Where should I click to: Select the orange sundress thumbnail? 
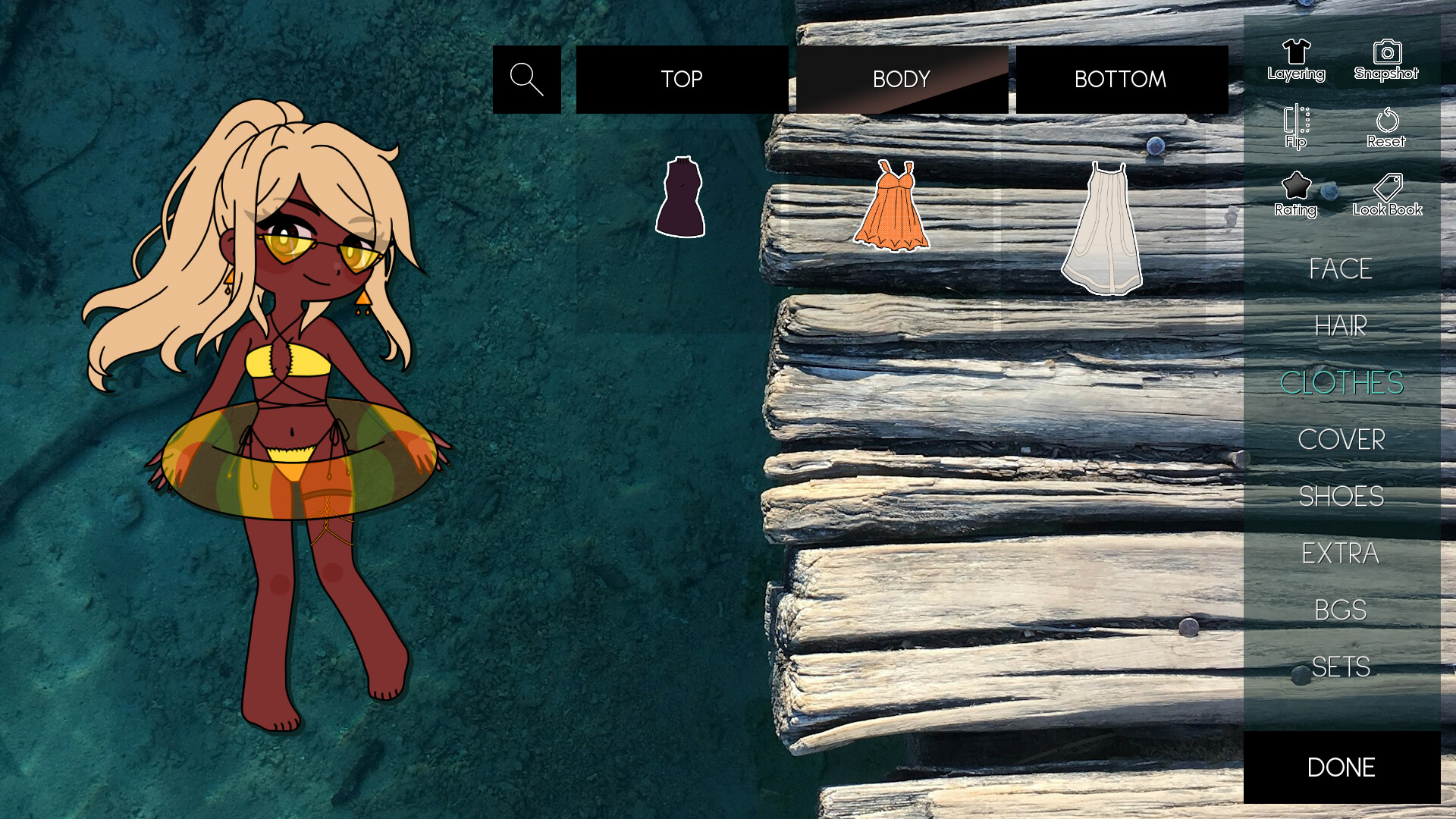pos(895,205)
